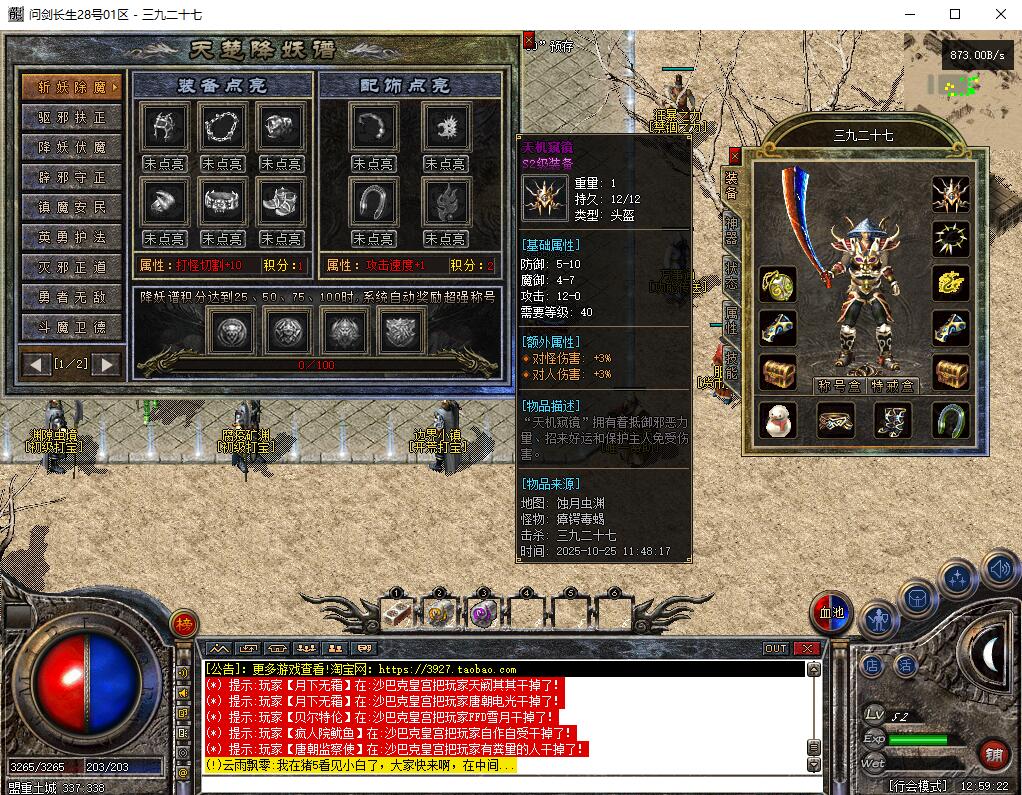Close the 天楚降妖谱 panel
The width and height of the screenshot is (1022, 795).
pyautogui.click(x=529, y=41)
